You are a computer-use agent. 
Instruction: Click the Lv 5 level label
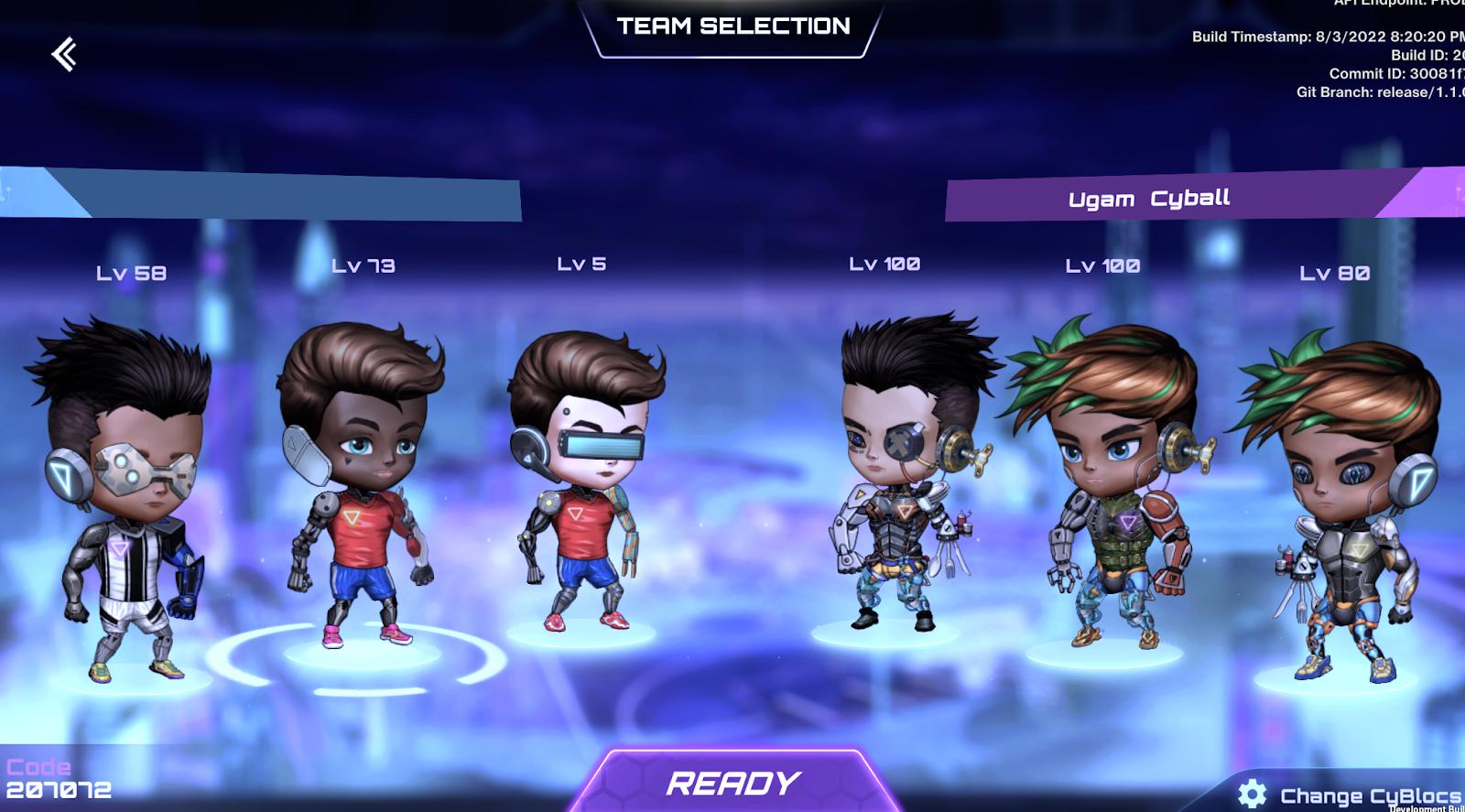point(579,264)
